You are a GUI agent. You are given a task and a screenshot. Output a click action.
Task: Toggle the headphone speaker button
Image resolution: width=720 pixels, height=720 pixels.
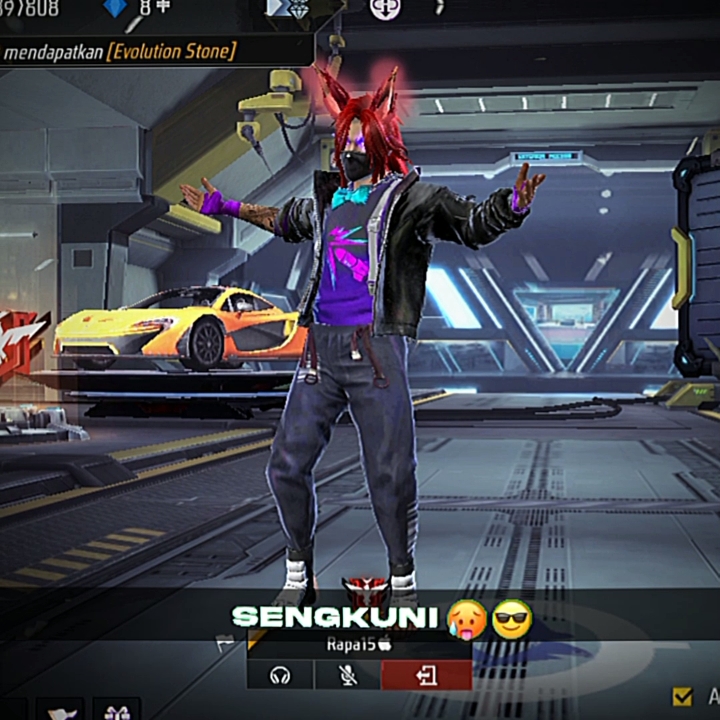pos(280,676)
